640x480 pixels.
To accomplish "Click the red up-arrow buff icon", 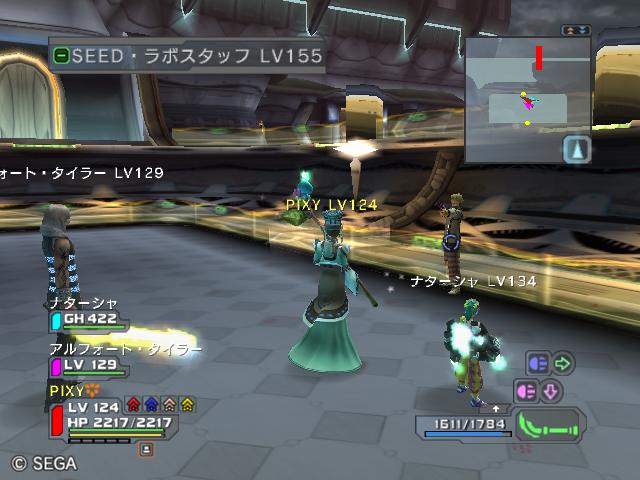I will [133, 405].
